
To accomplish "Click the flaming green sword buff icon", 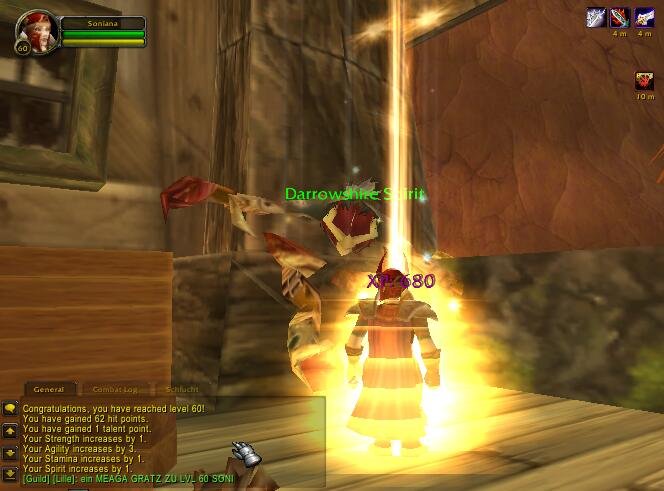I will click(x=620, y=17).
